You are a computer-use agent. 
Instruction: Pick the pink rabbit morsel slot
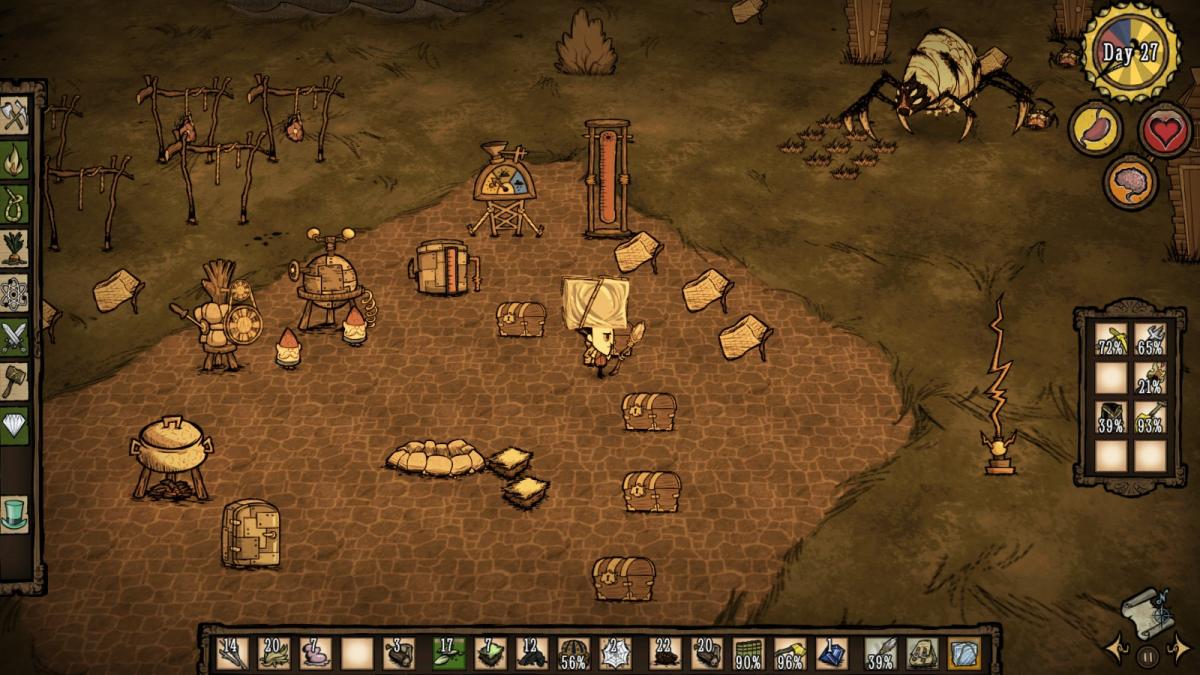(315, 653)
